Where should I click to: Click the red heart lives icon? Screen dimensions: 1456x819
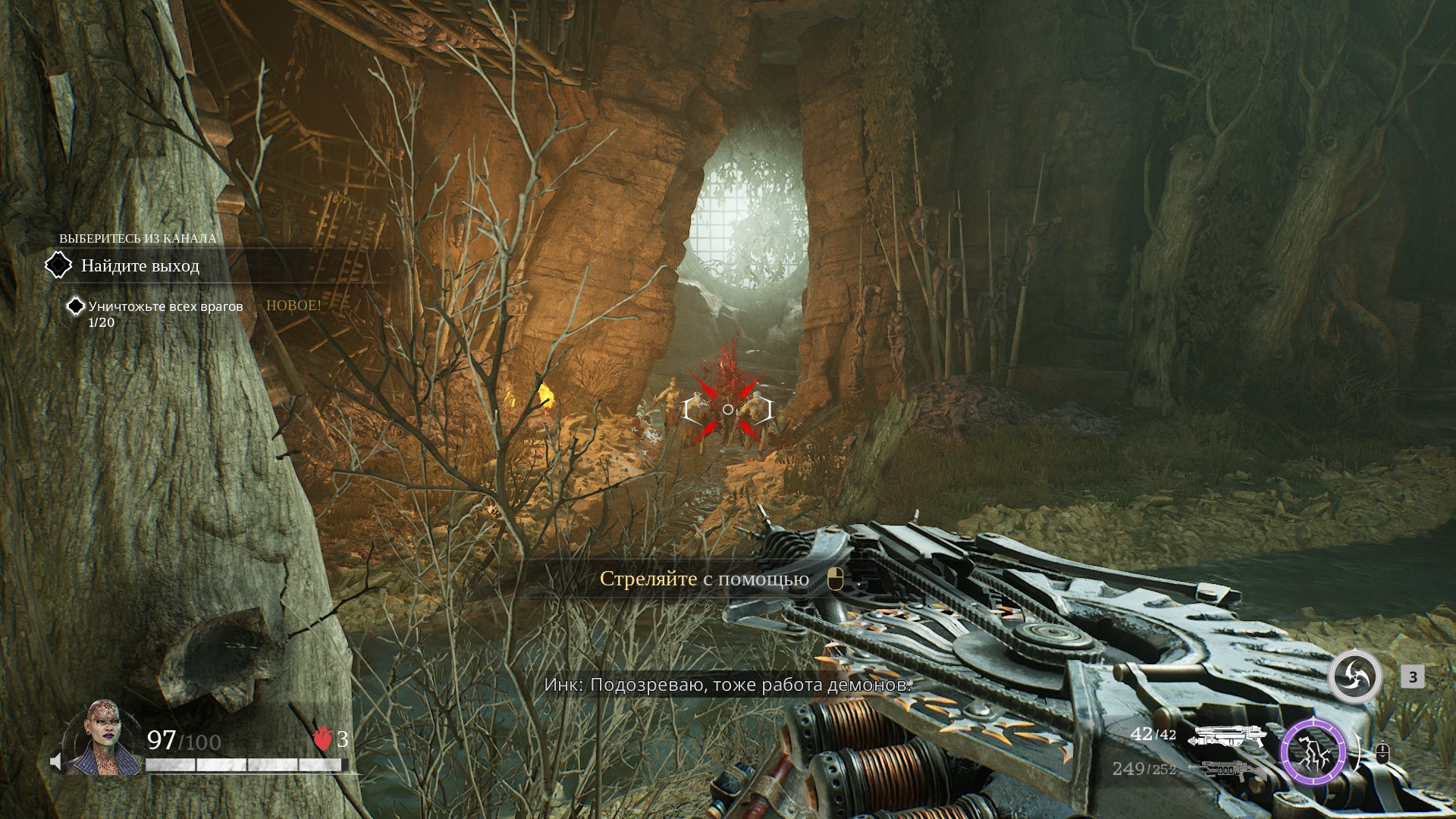324,739
